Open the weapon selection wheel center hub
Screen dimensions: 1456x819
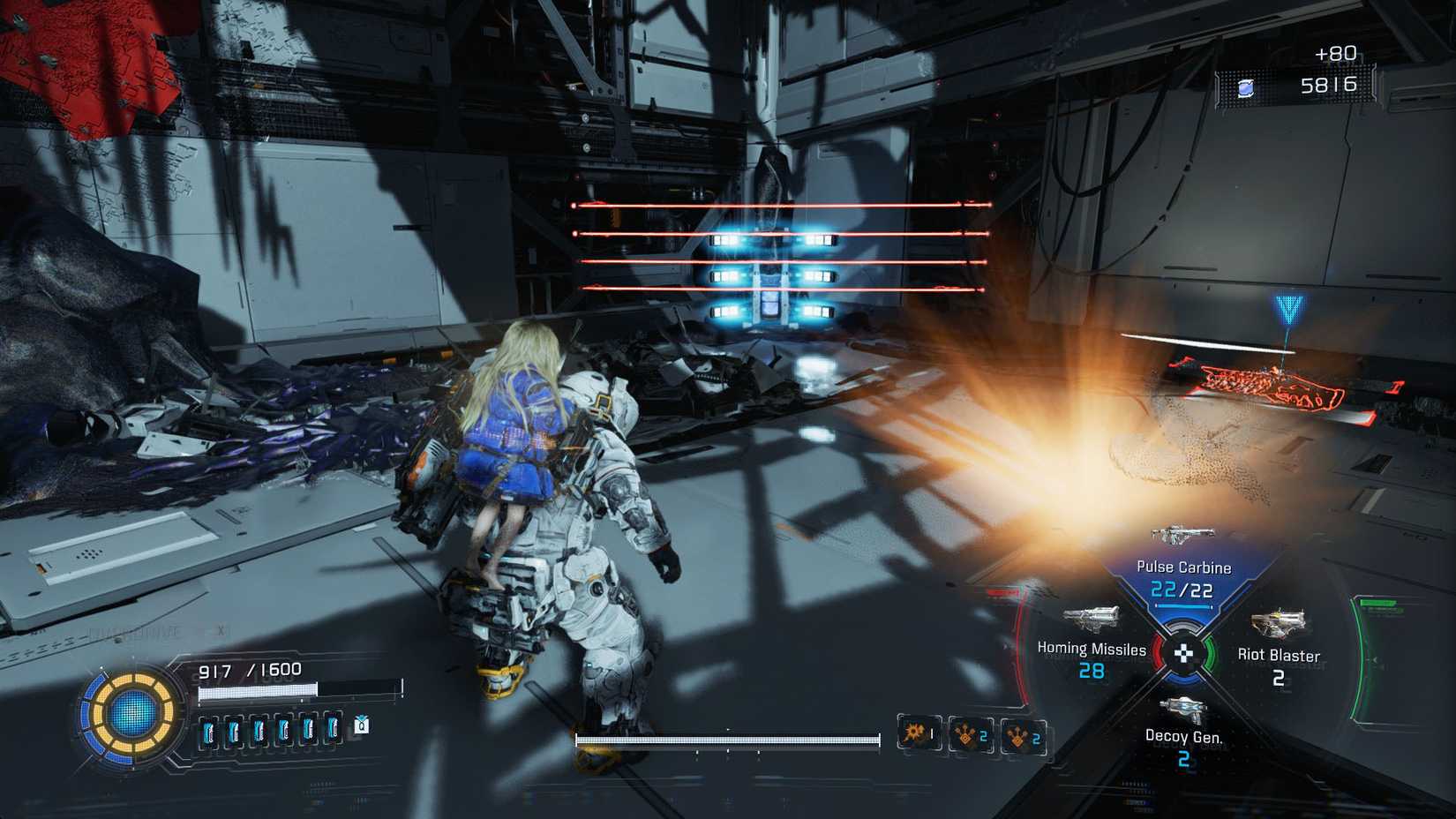click(1183, 655)
